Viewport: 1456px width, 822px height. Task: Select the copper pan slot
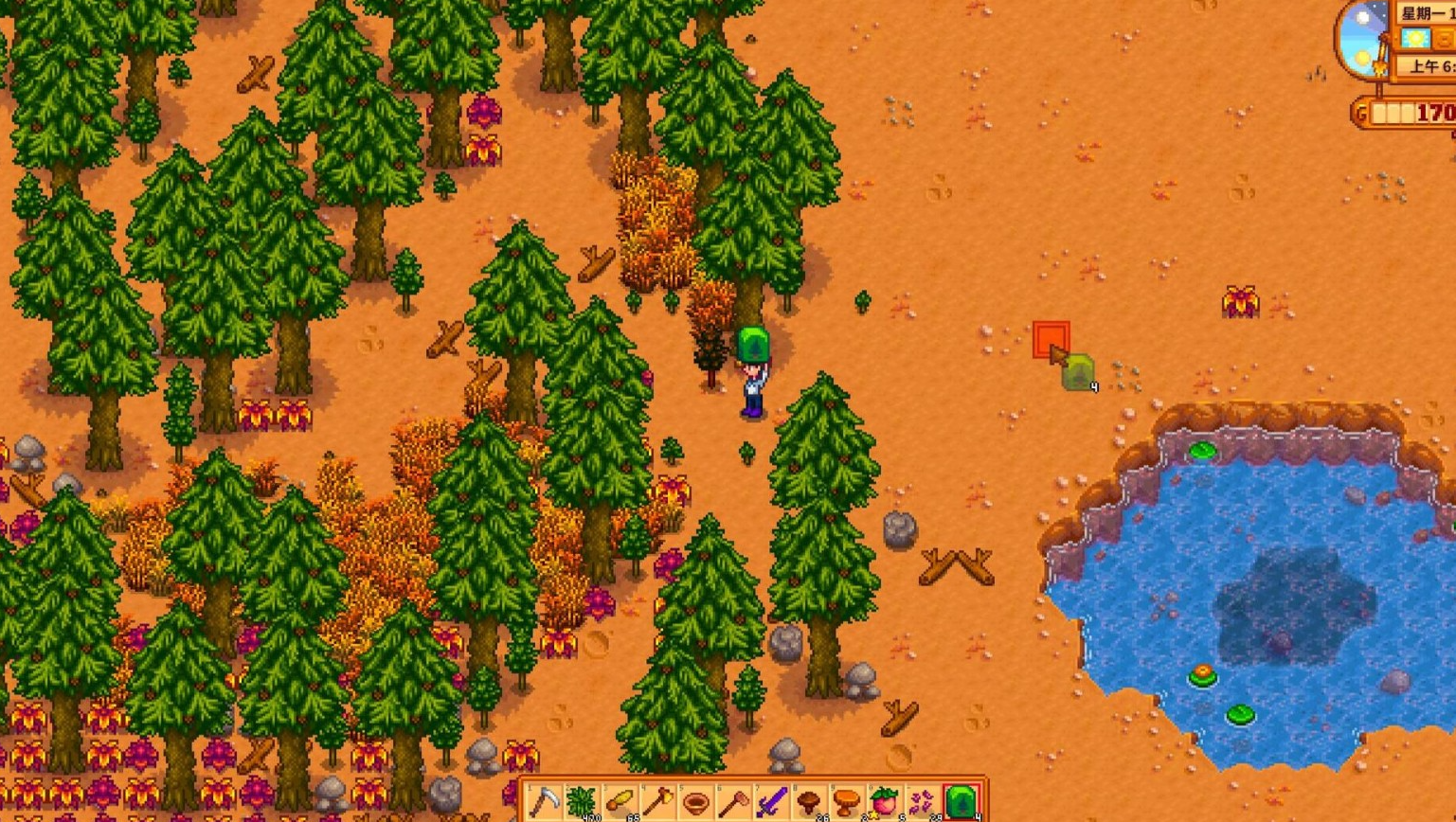pyautogui.click(x=695, y=802)
